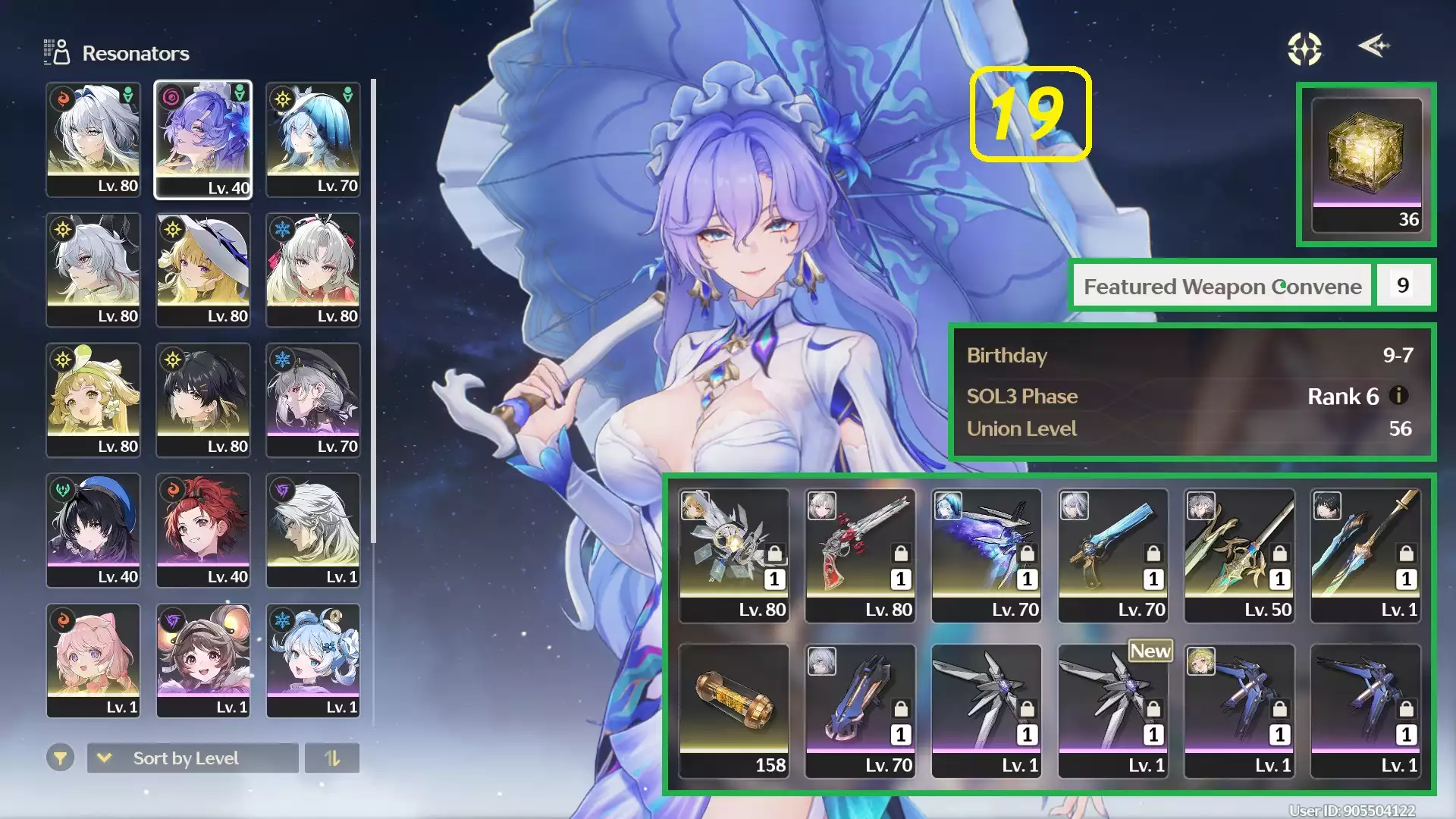Select the golden cube item showing 36
The image size is (1456, 819).
point(1365,159)
